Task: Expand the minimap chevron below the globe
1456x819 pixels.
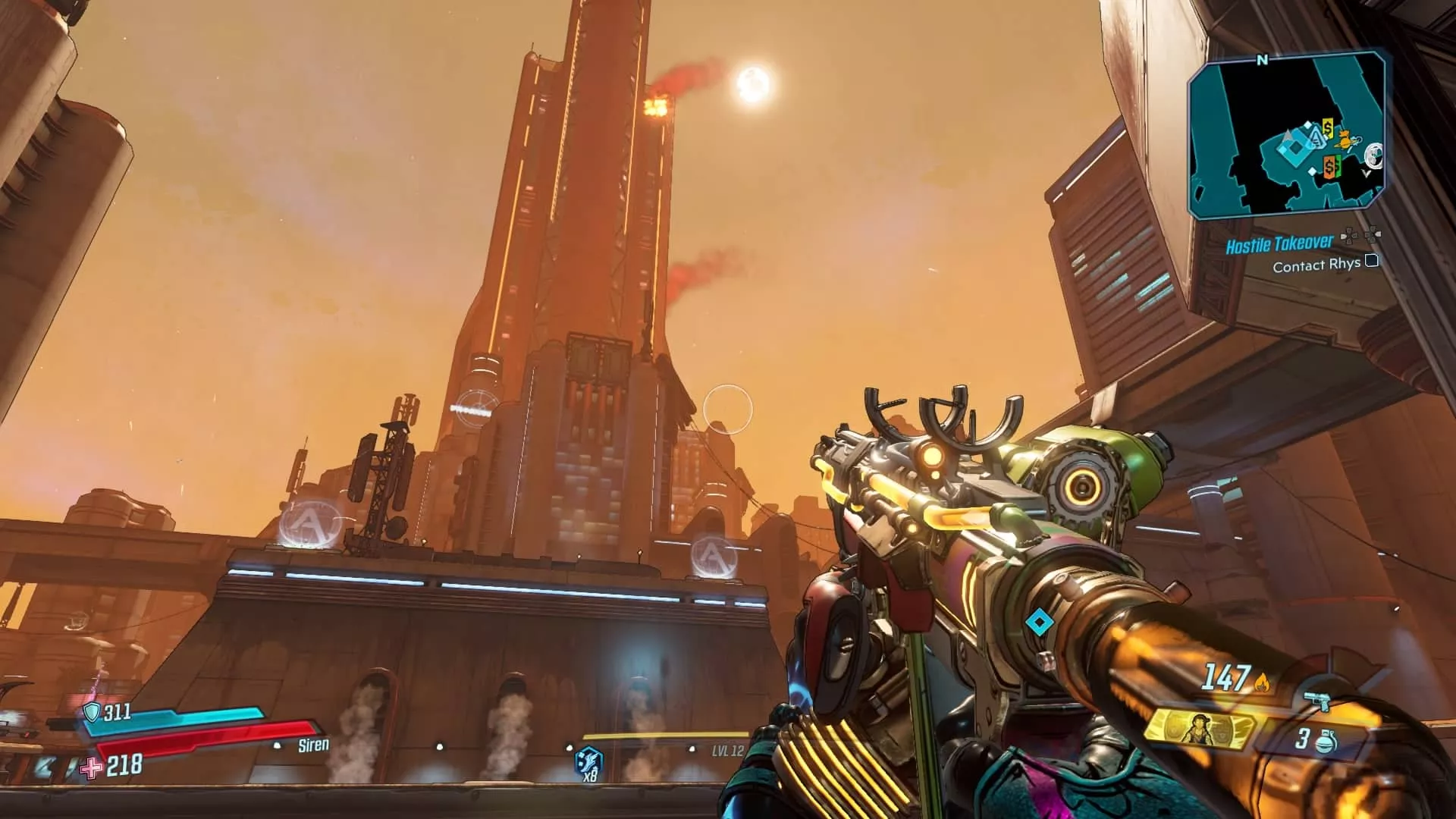Action: pyautogui.click(x=1367, y=172)
